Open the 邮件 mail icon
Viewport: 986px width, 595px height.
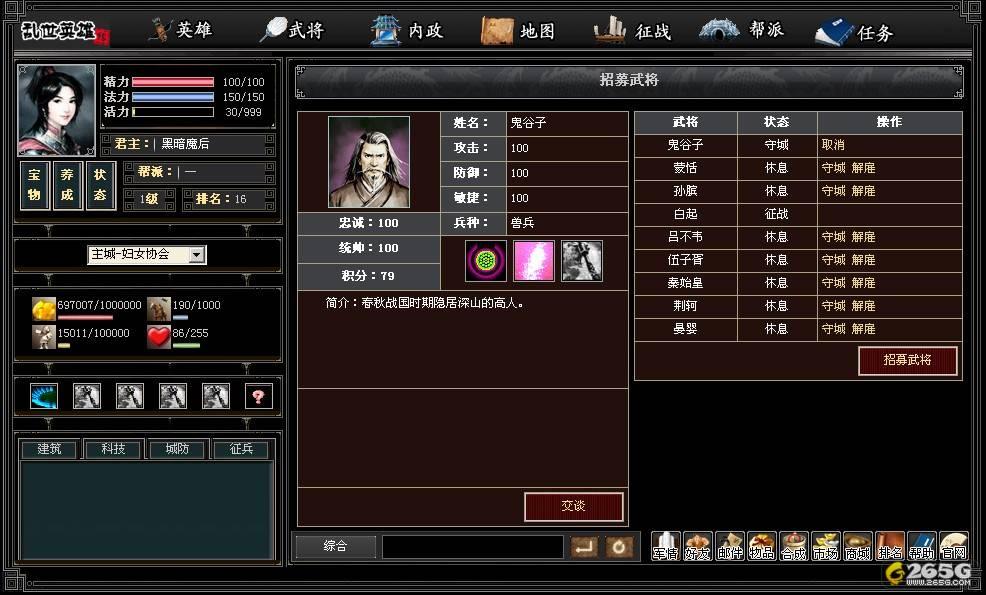coord(730,547)
